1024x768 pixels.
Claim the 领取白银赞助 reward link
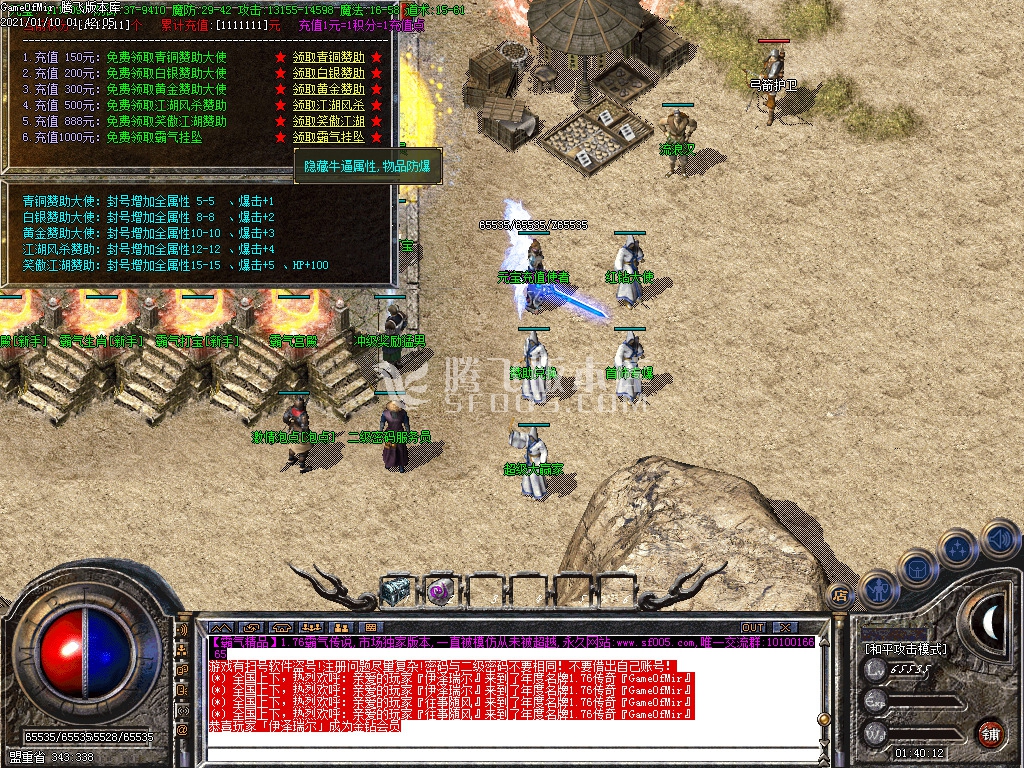click(x=328, y=73)
